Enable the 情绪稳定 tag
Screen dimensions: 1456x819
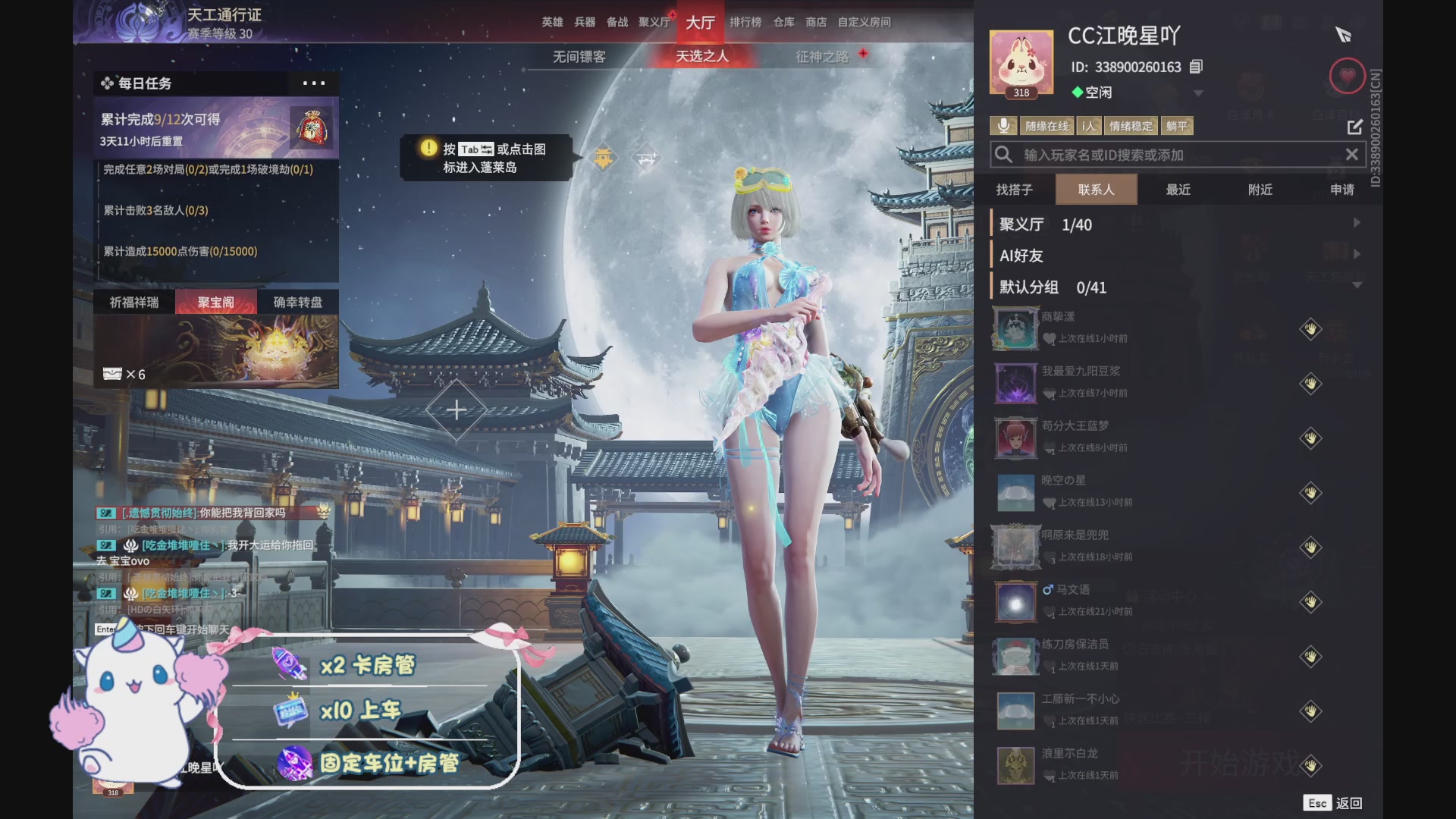tap(1130, 125)
